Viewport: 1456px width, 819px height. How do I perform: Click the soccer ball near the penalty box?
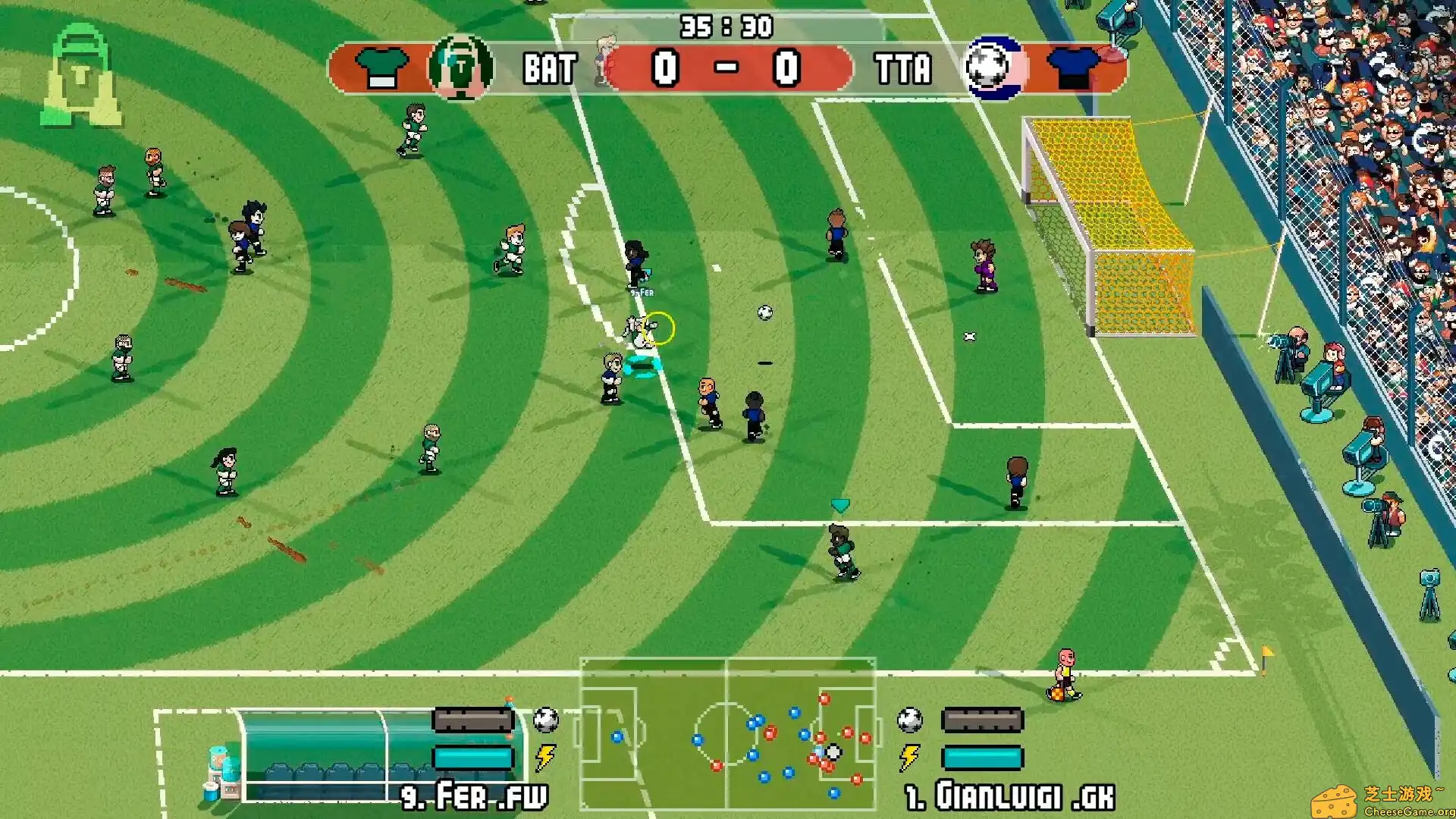click(x=764, y=314)
